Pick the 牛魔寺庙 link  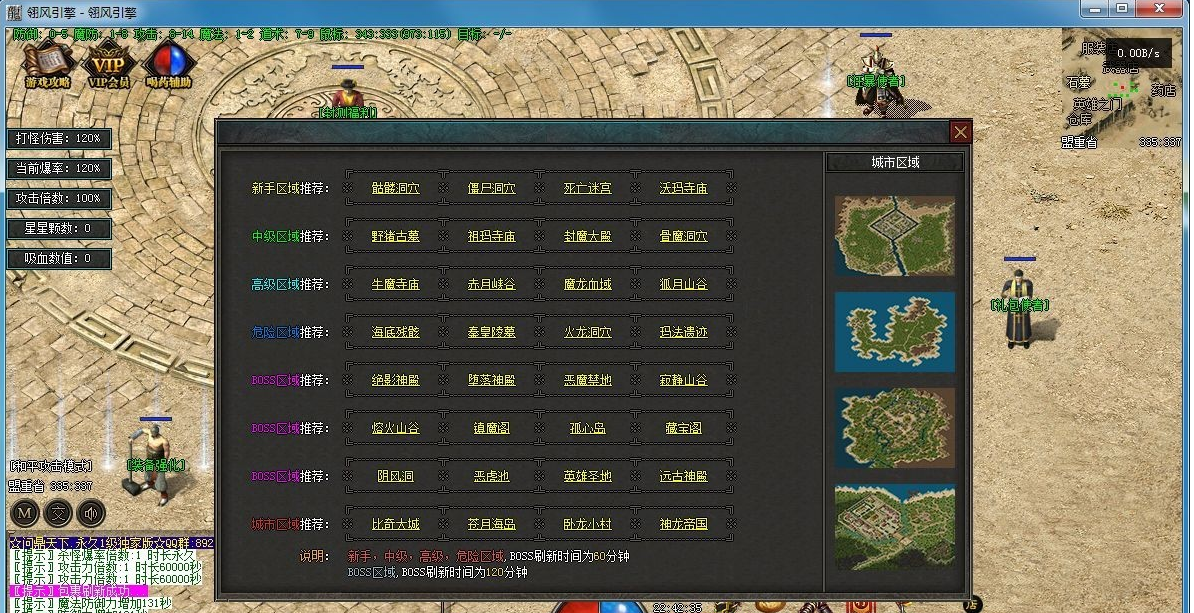pos(395,284)
